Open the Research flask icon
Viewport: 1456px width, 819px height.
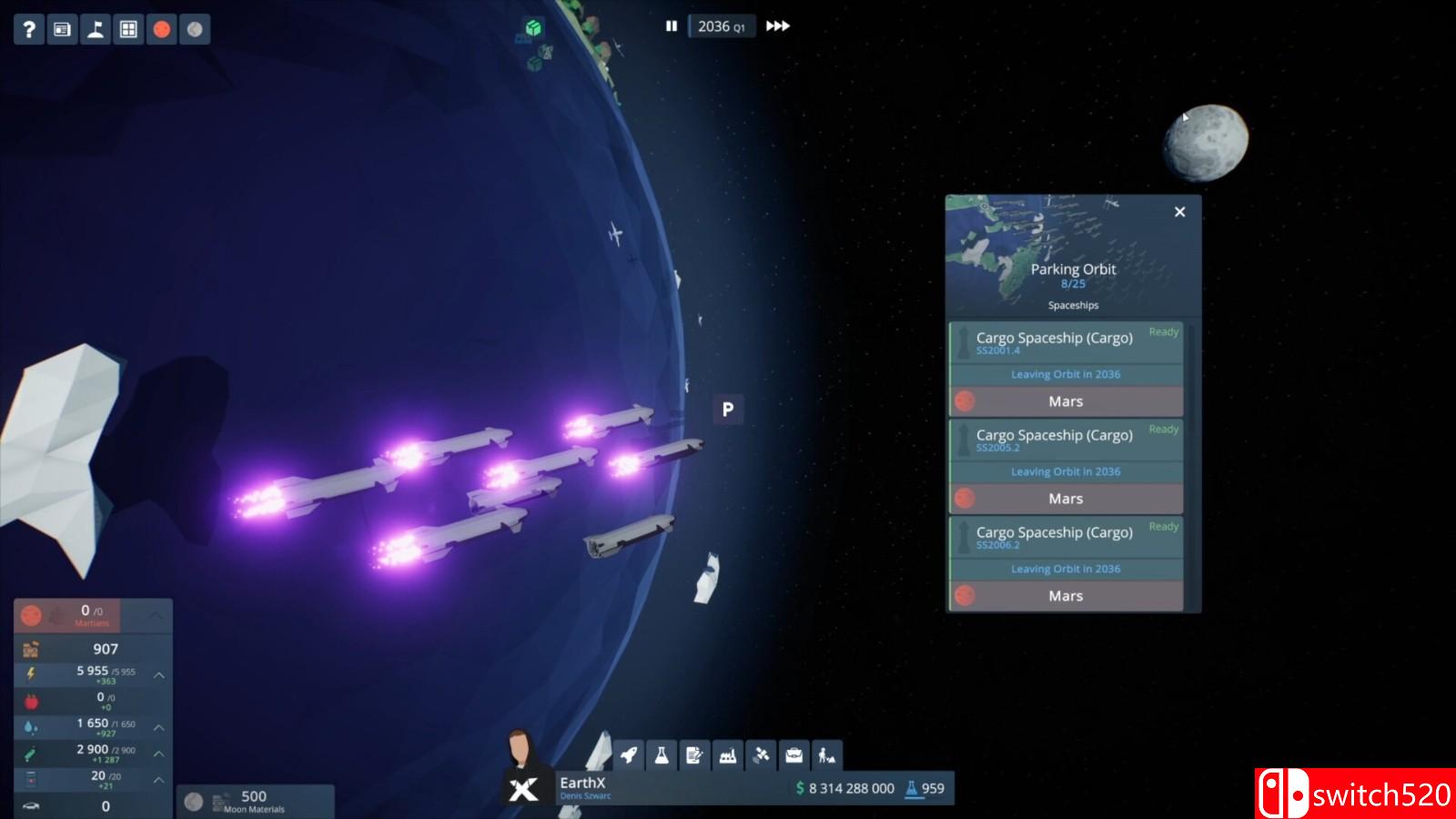pos(662,755)
